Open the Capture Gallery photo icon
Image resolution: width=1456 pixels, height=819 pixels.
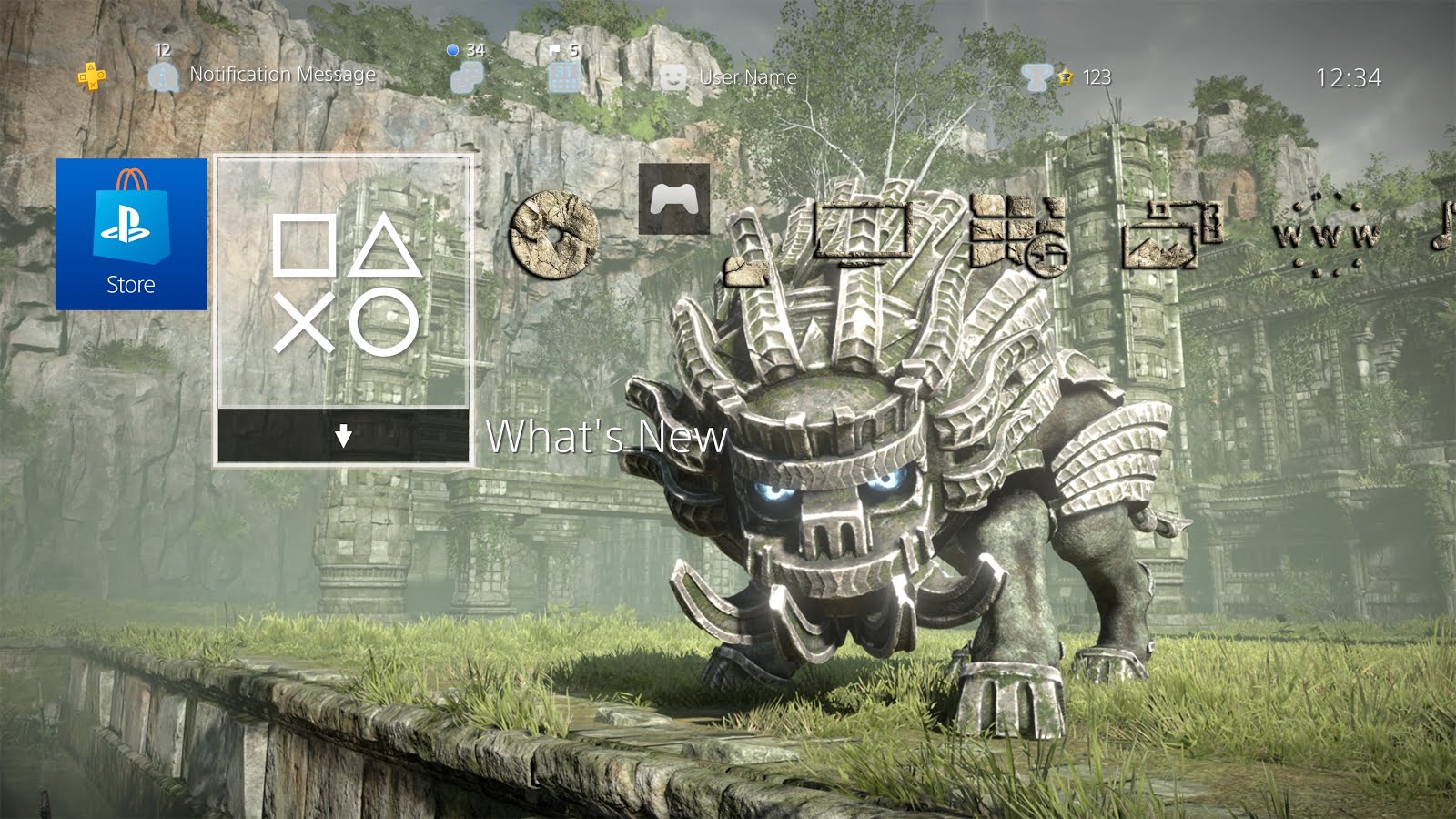(1171, 234)
